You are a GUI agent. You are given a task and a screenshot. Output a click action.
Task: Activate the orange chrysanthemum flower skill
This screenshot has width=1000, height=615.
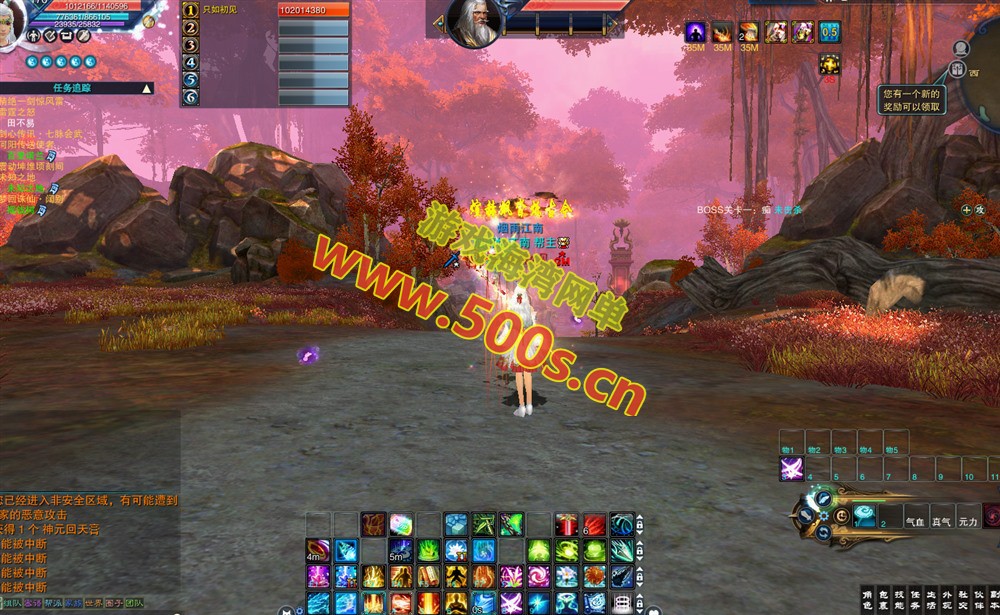593,576
